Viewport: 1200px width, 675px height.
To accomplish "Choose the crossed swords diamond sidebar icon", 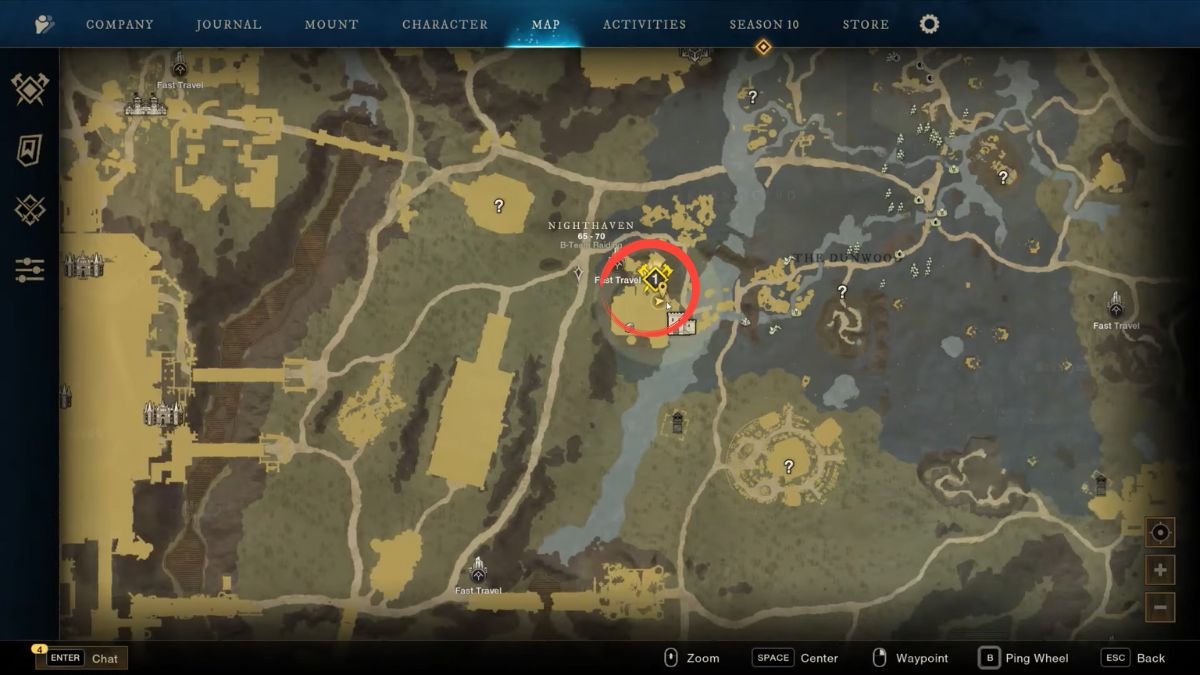I will tap(30, 210).
